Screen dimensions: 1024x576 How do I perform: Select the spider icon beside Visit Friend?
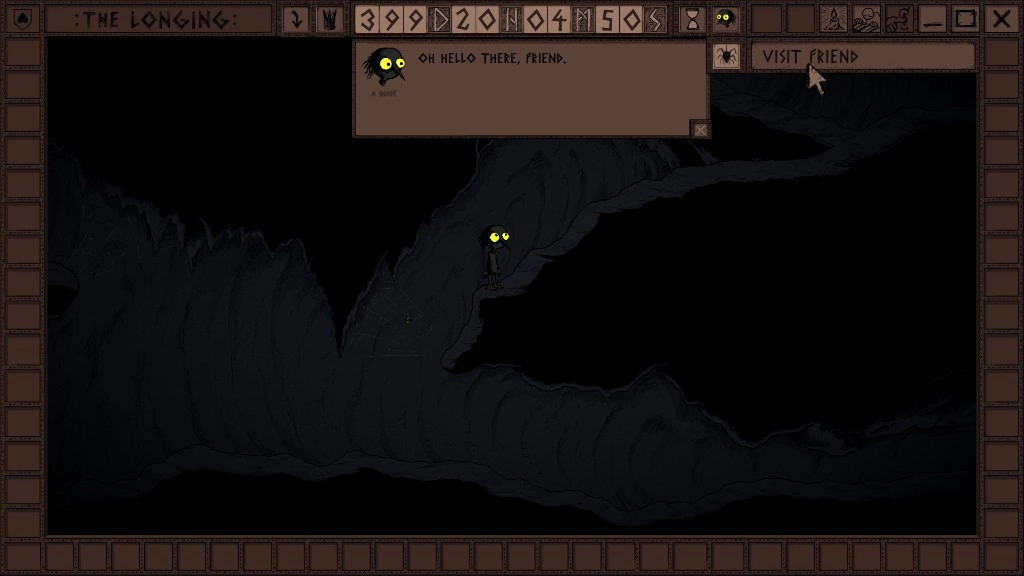727,57
